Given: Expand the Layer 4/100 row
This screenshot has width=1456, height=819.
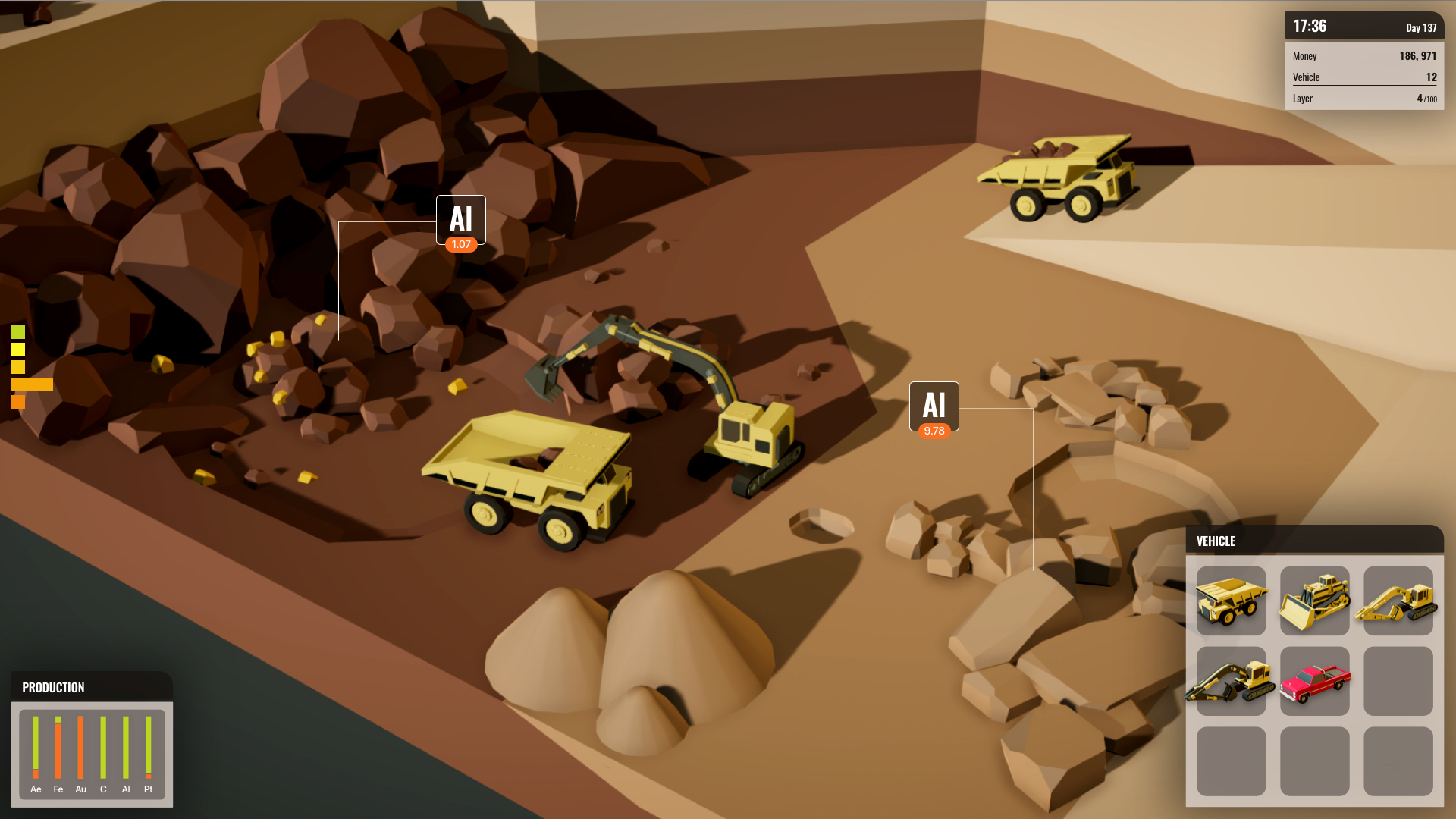Looking at the screenshot, I should coord(1365,98).
